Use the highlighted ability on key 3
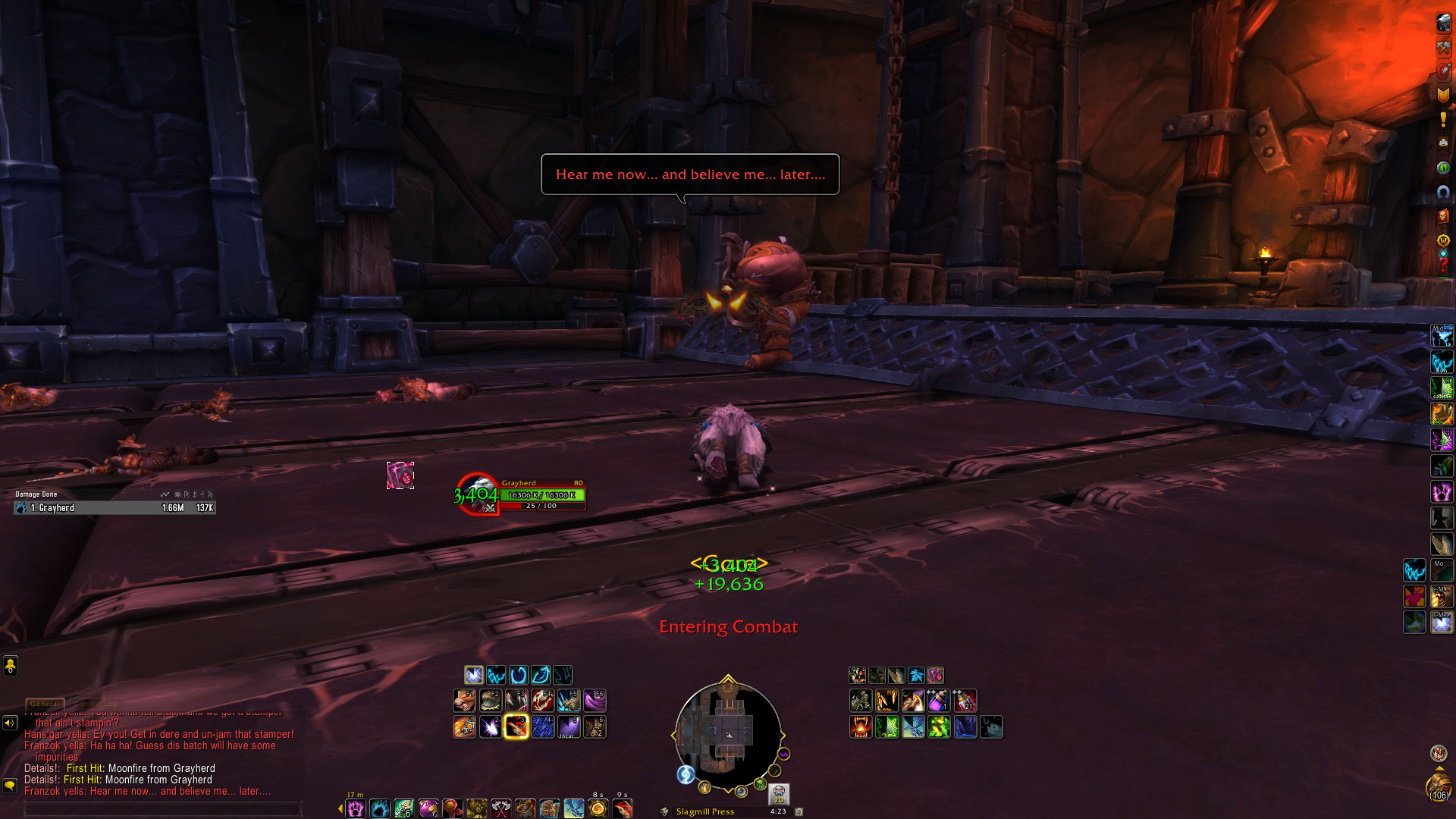This screenshot has width=1456, height=819. pos(516,726)
